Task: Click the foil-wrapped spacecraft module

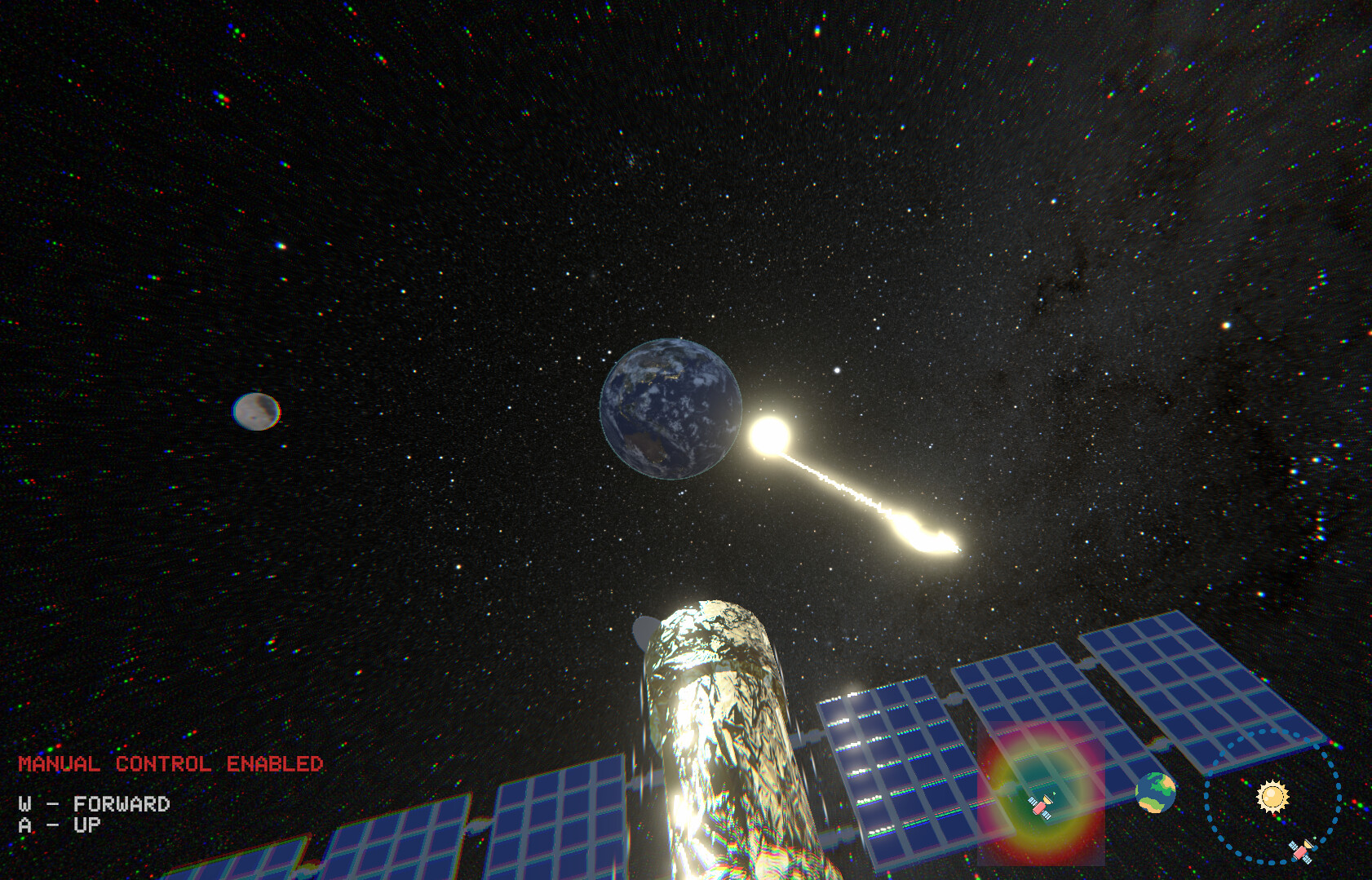Action: (x=718, y=734)
